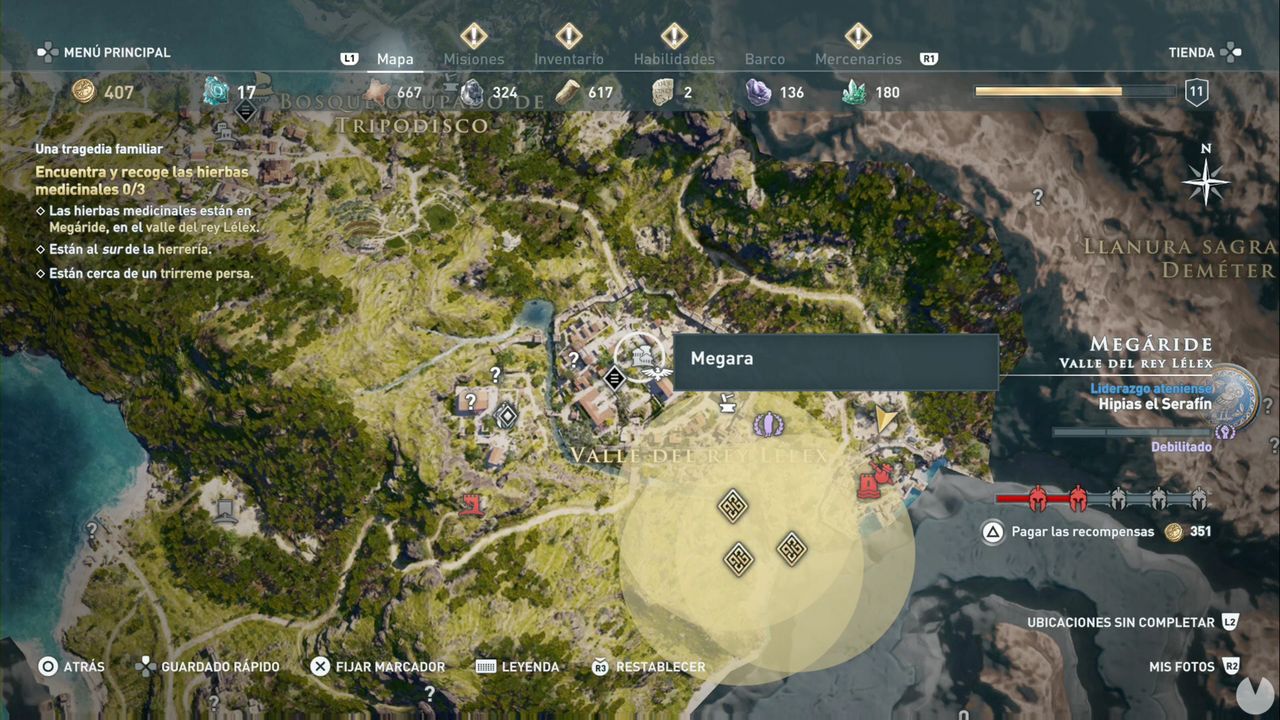
Task: Click the purple statue leader icon near Megara
Action: click(x=768, y=423)
